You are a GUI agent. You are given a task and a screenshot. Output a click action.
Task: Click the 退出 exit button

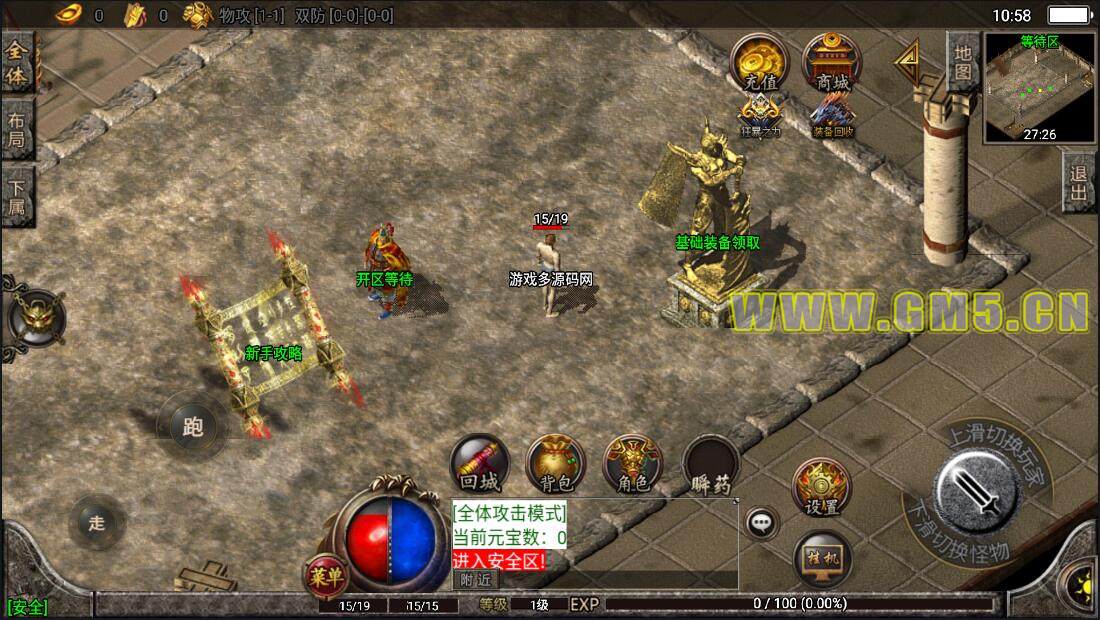1079,182
